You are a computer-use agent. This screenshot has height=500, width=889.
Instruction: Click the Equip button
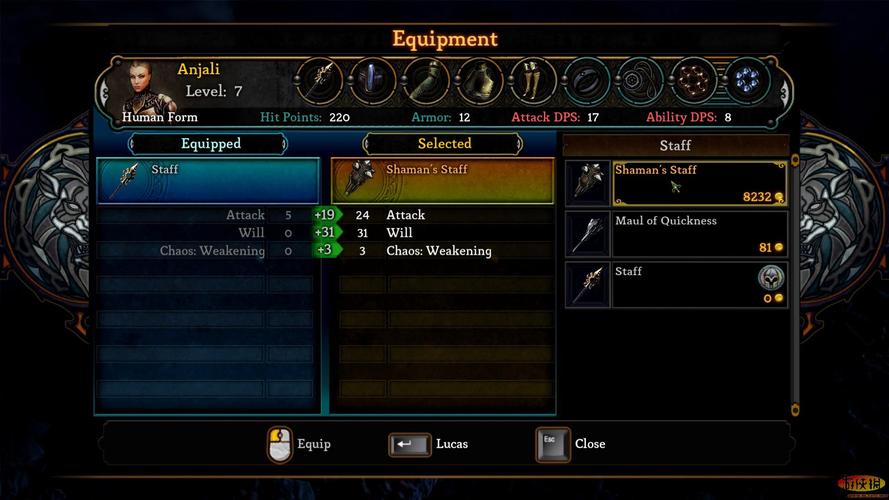(x=281, y=444)
